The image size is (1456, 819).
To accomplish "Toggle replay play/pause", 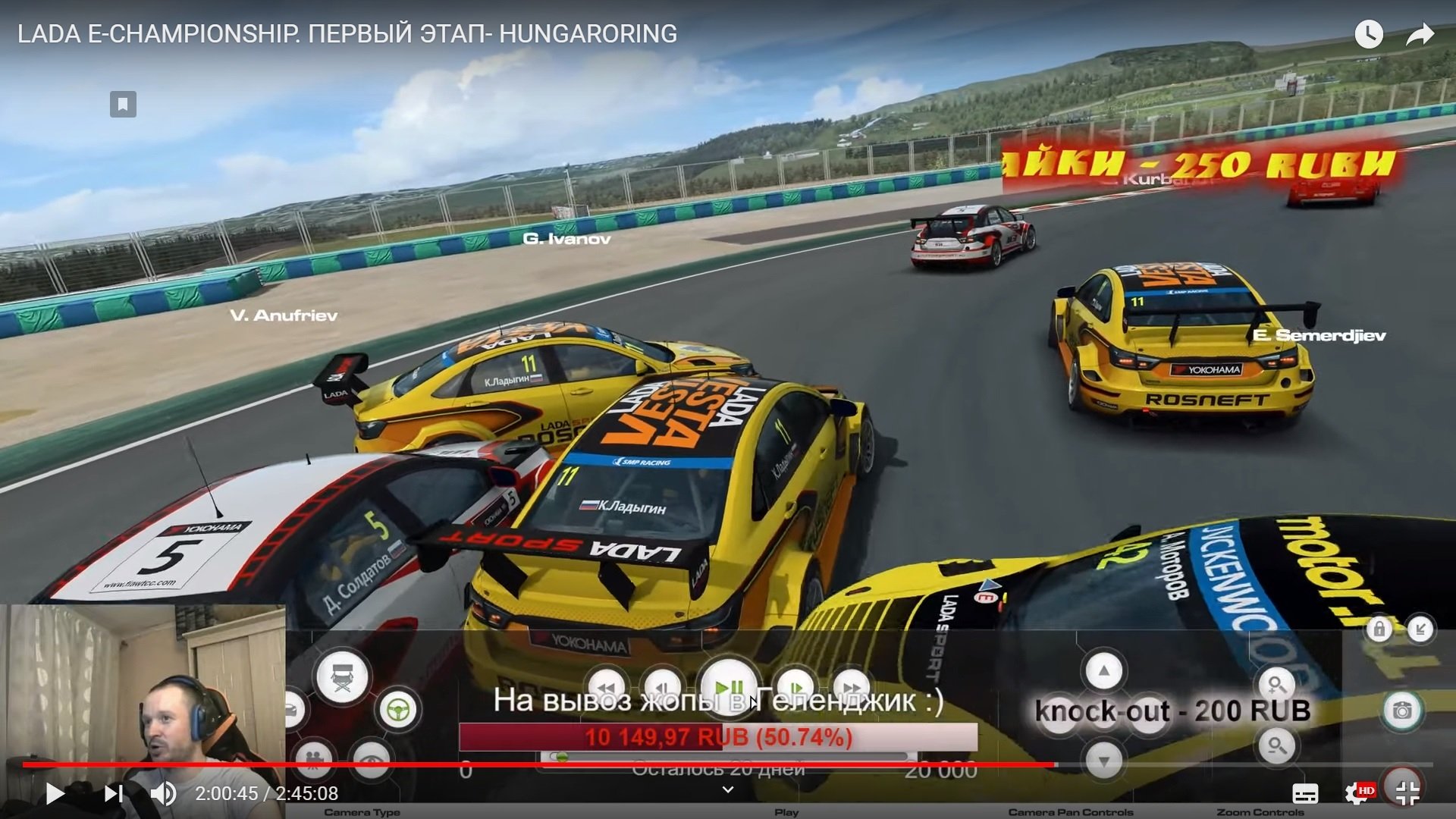I will 728,687.
